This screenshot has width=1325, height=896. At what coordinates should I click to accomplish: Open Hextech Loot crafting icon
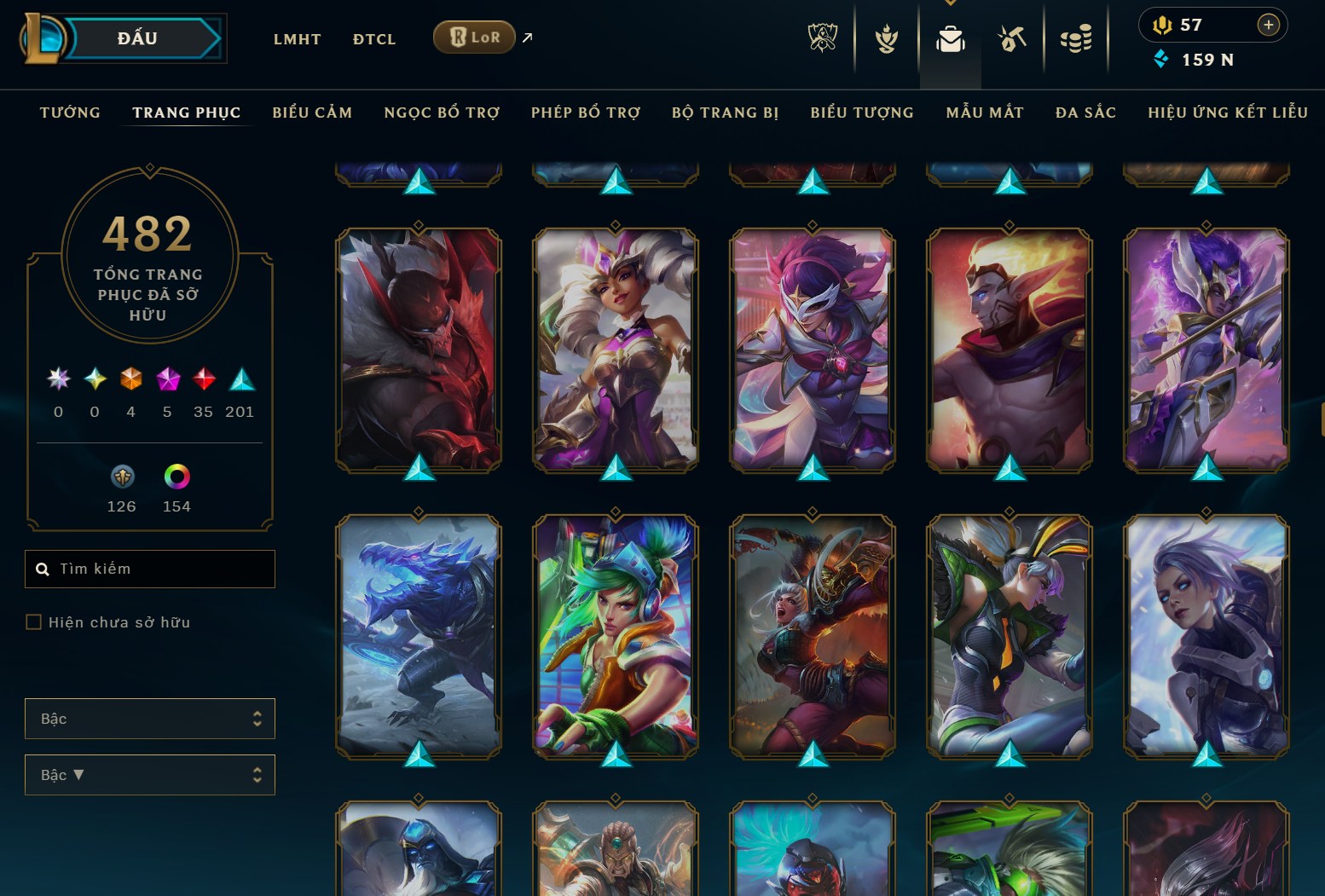click(x=1011, y=38)
